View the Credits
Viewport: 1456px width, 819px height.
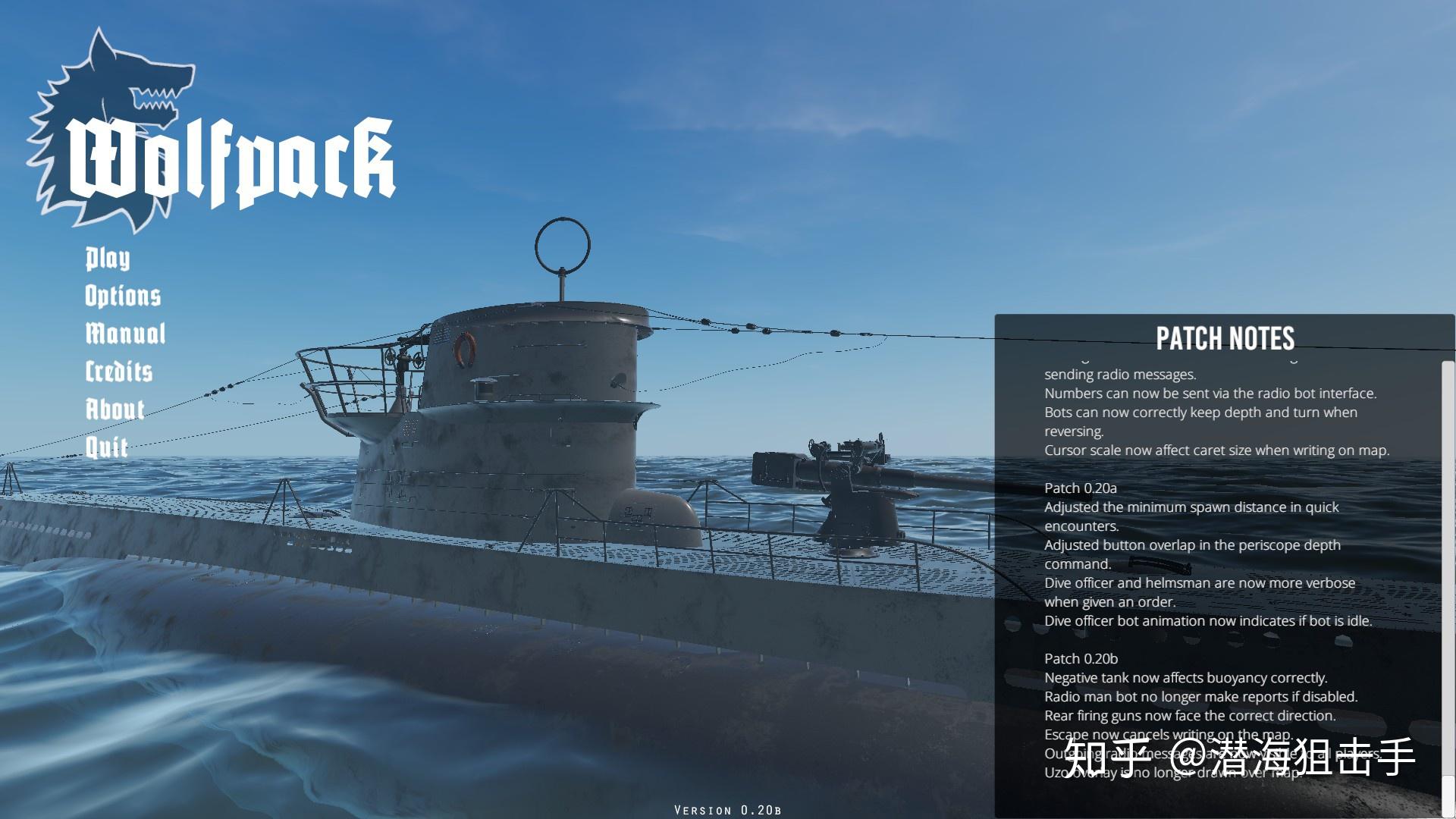(x=119, y=372)
